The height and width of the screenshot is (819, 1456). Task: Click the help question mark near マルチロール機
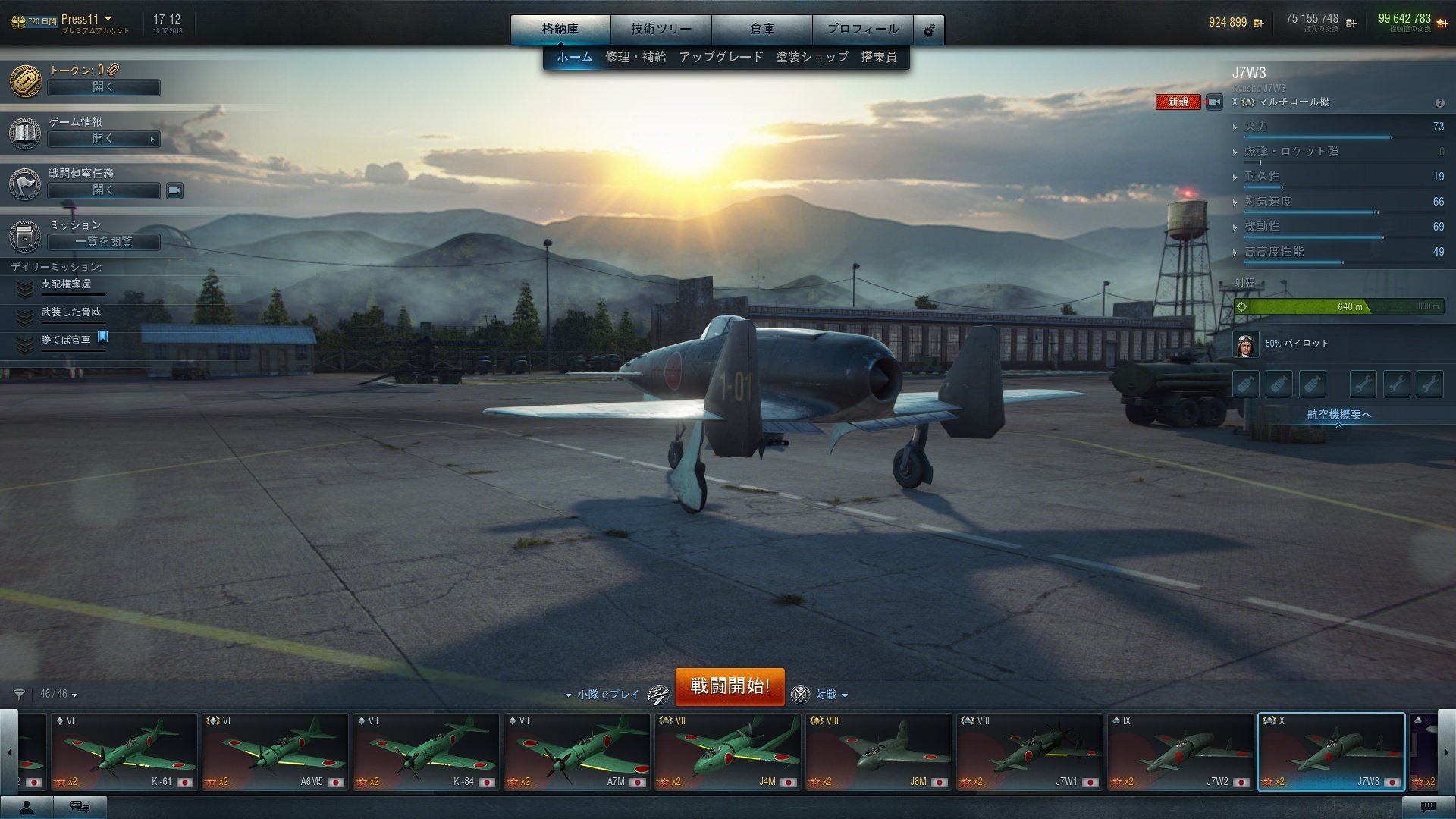tap(1439, 103)
